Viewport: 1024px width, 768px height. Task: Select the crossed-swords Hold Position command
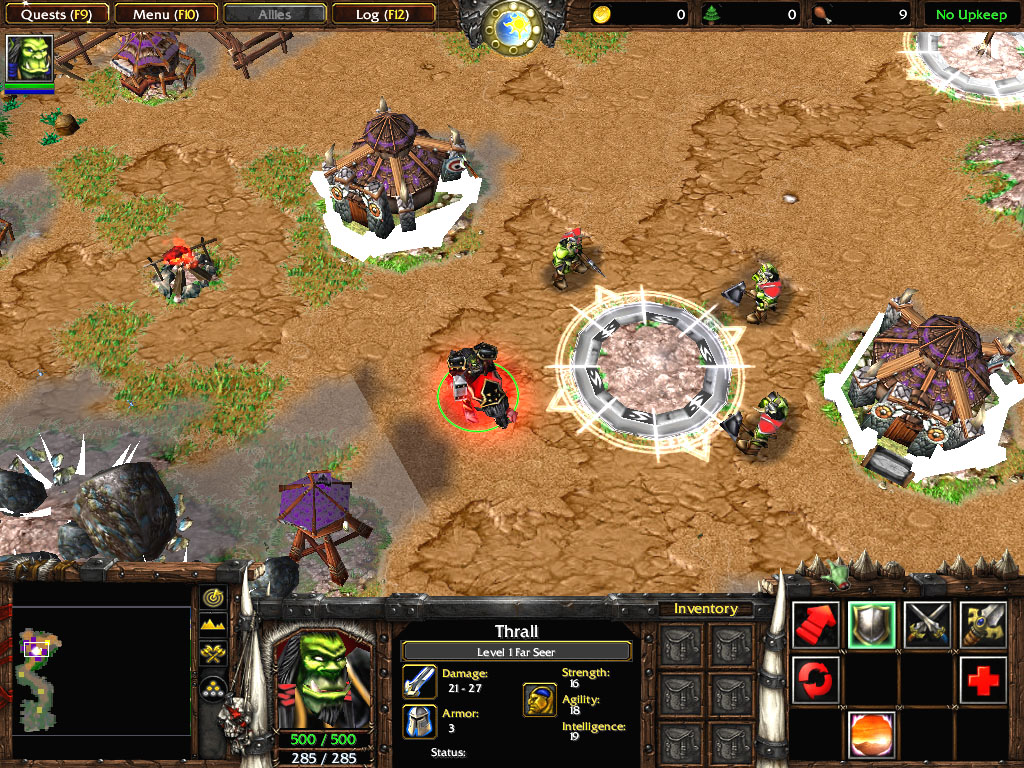(927, 625)
